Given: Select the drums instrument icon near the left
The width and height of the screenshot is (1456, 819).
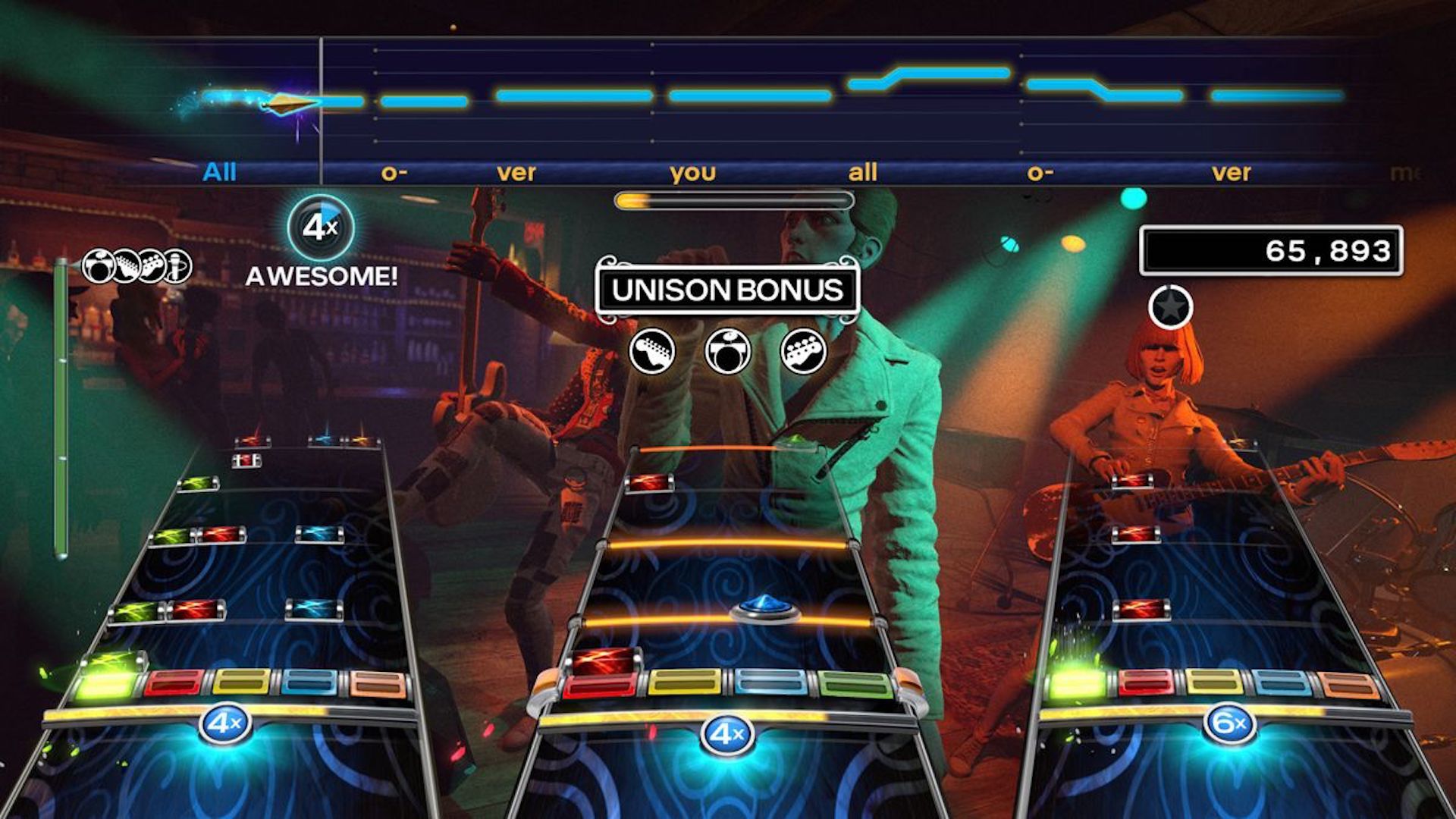Looking at the screenshot, I should tap(99, 265).
